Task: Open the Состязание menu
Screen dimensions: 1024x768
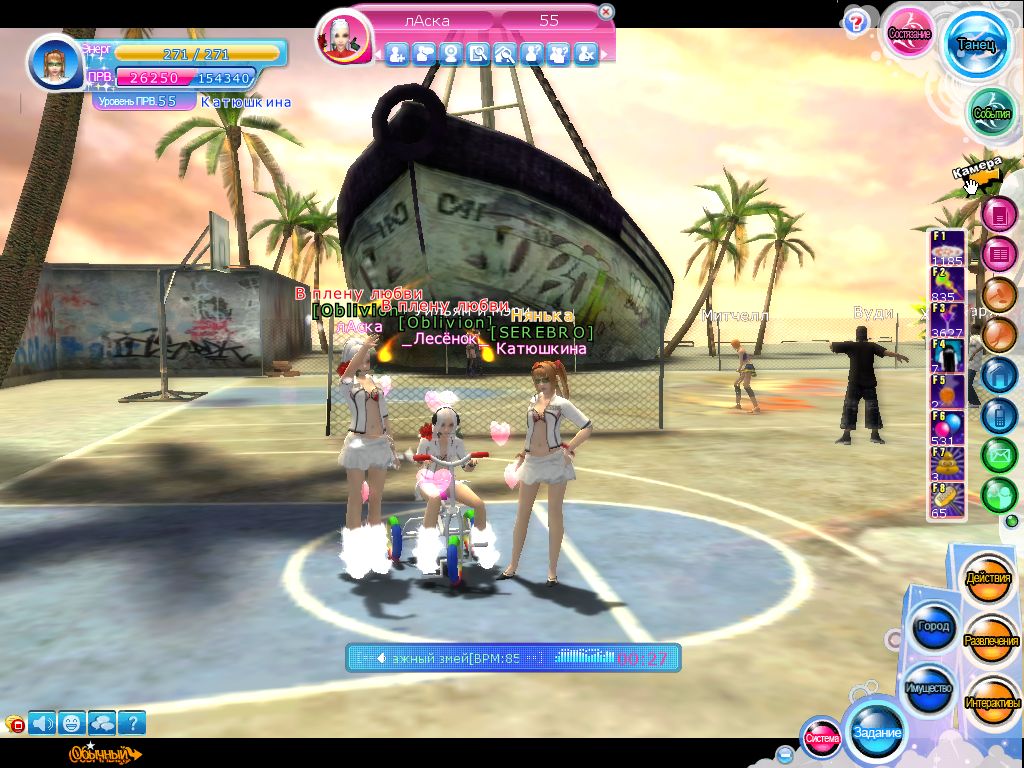Action: coord(911,34)
